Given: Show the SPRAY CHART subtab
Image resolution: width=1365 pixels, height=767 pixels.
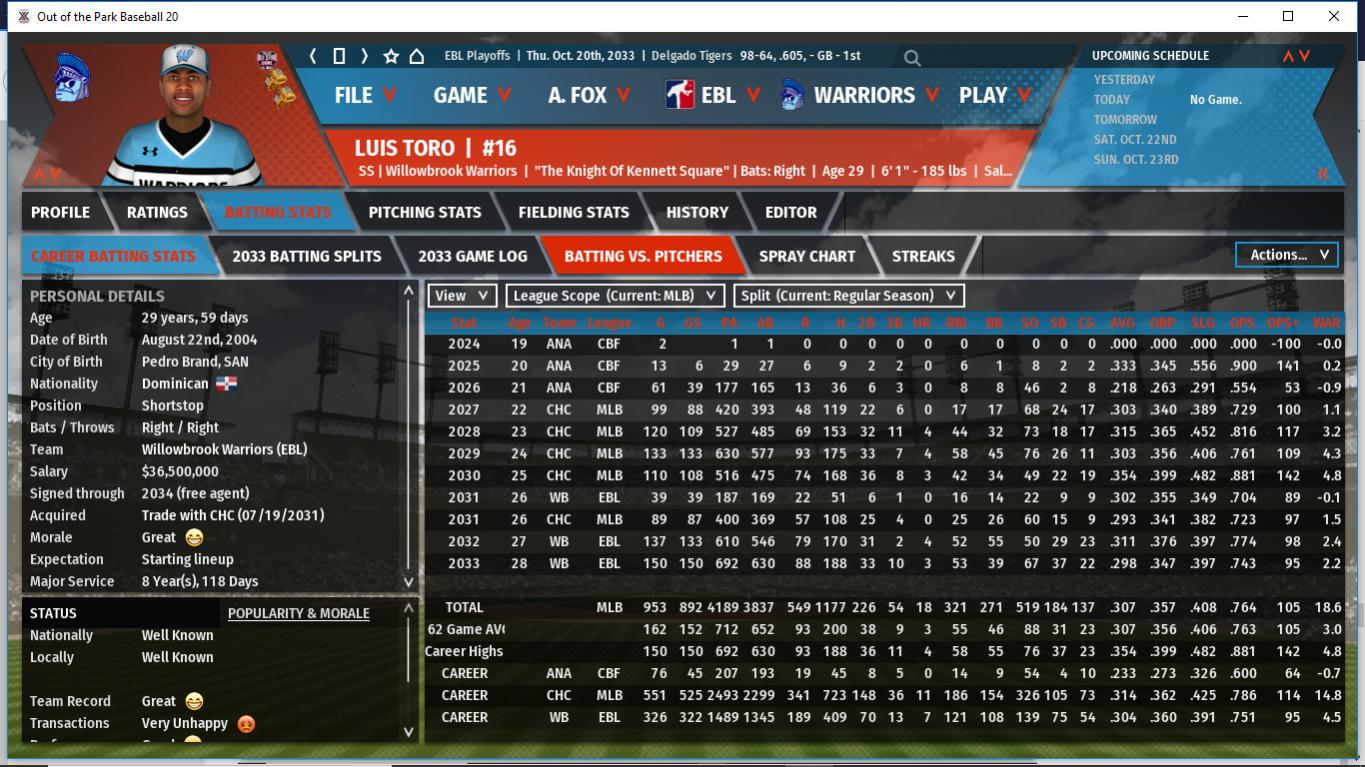Looking at the screenshot, I should coord(807,256).
